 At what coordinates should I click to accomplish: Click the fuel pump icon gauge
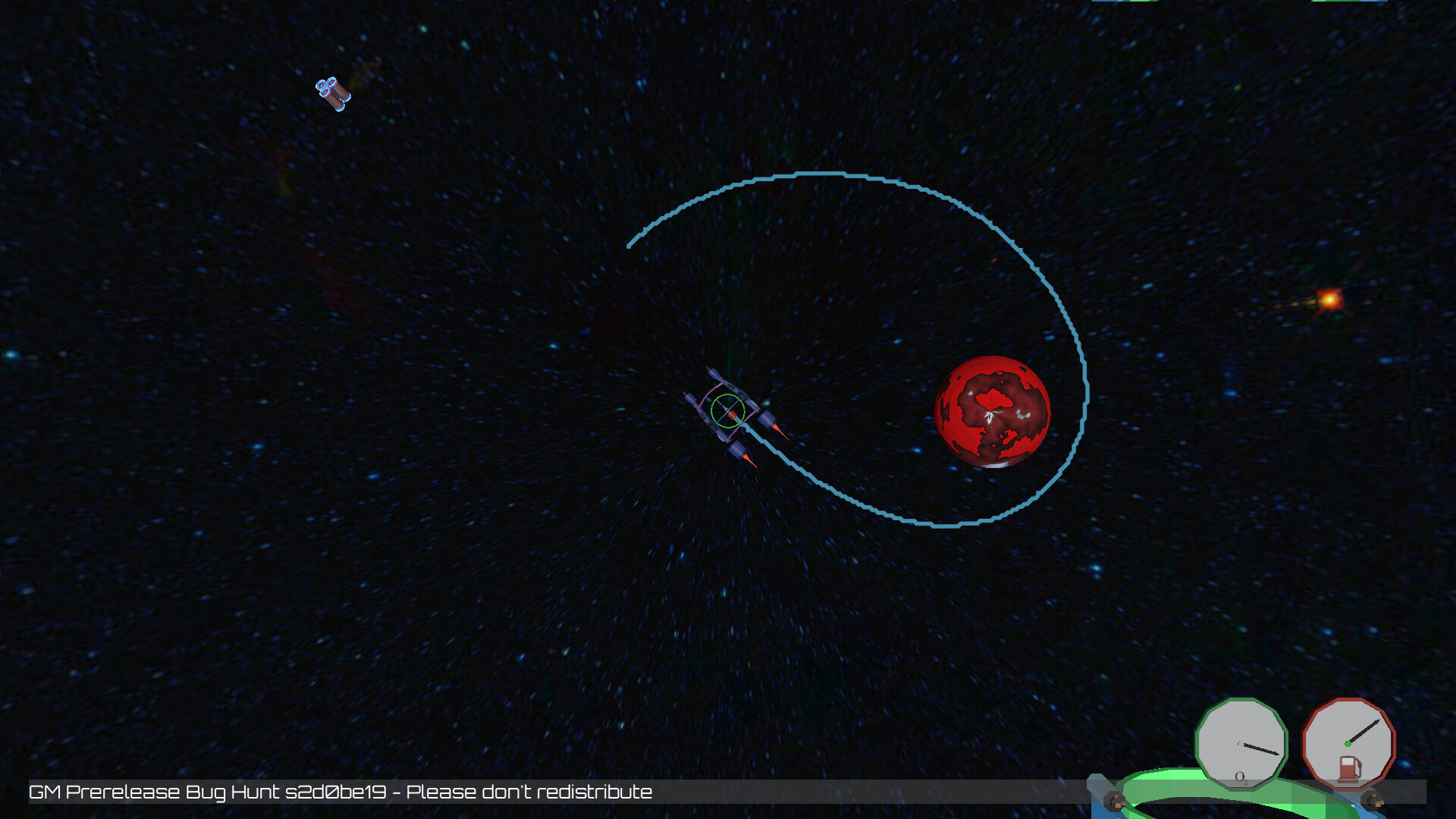click(1349, 770)
